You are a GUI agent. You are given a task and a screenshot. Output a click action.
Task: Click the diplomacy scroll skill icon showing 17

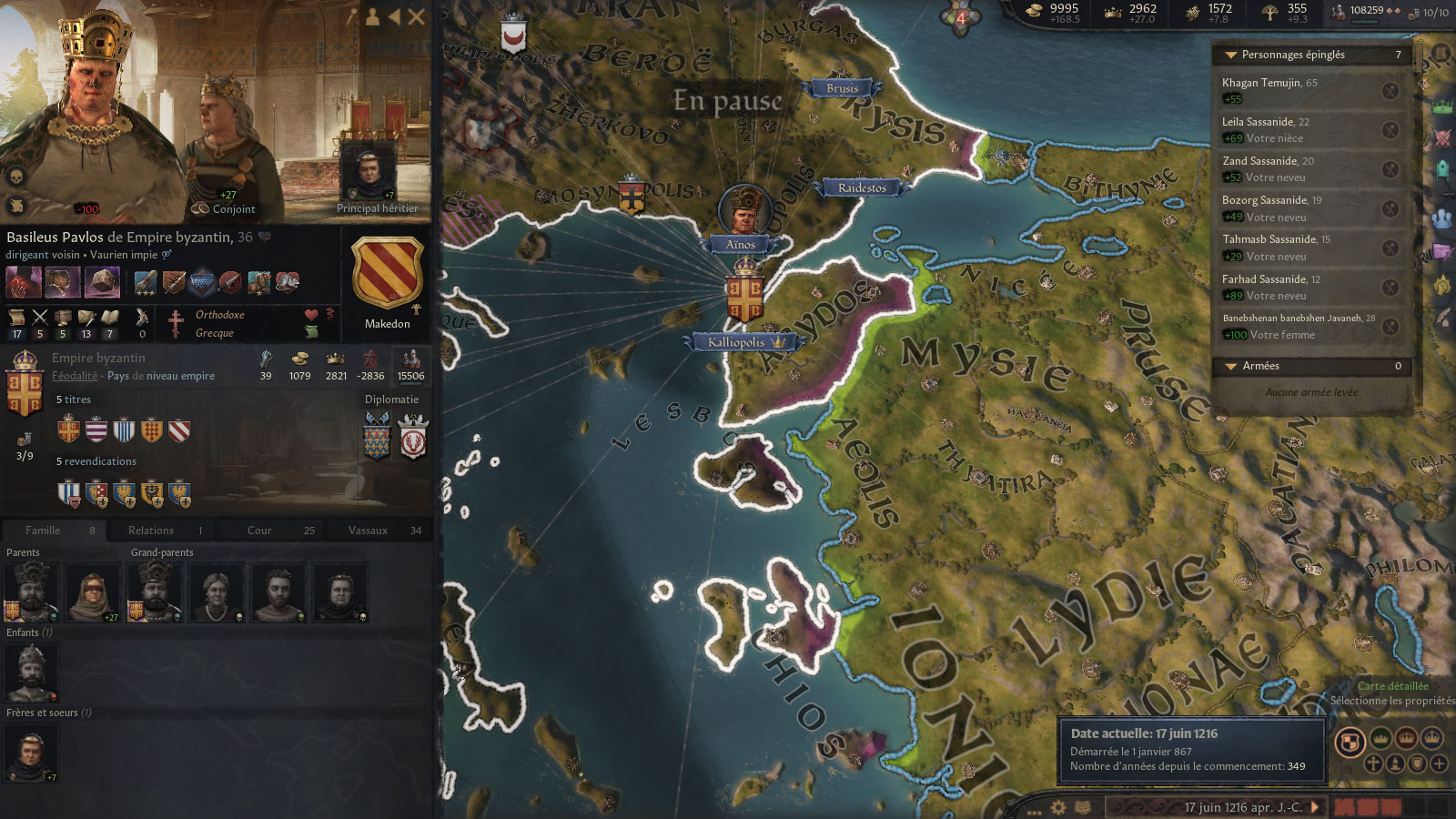15,317
